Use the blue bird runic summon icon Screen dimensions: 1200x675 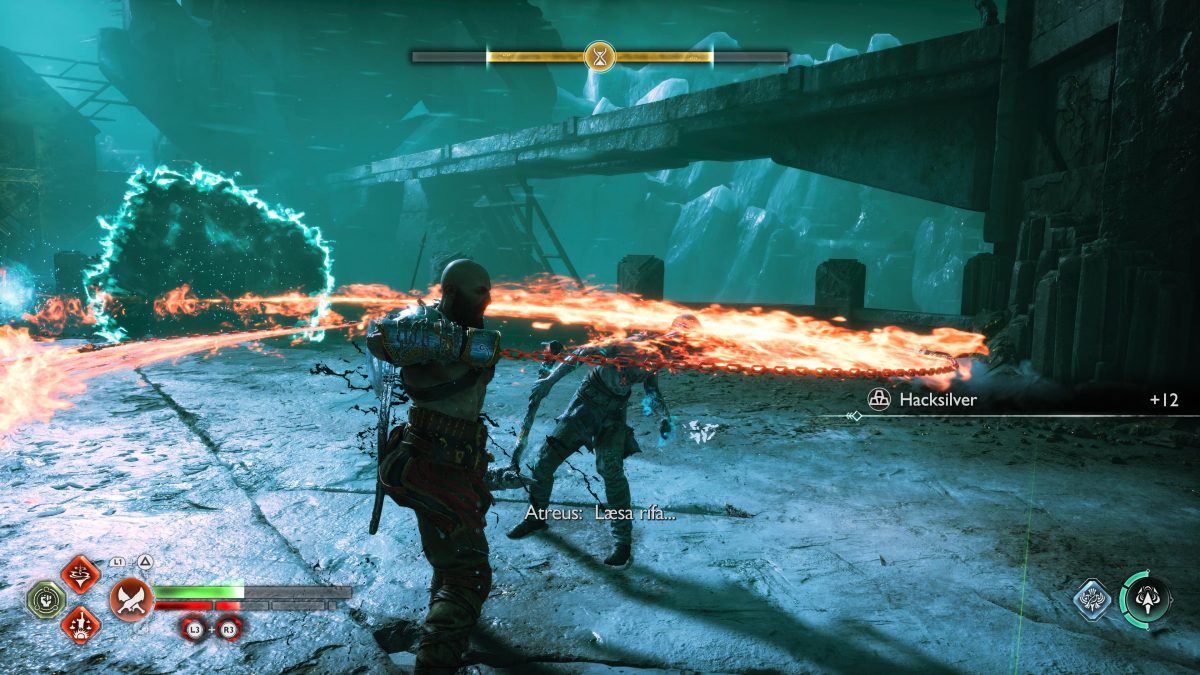point(1092,599)
